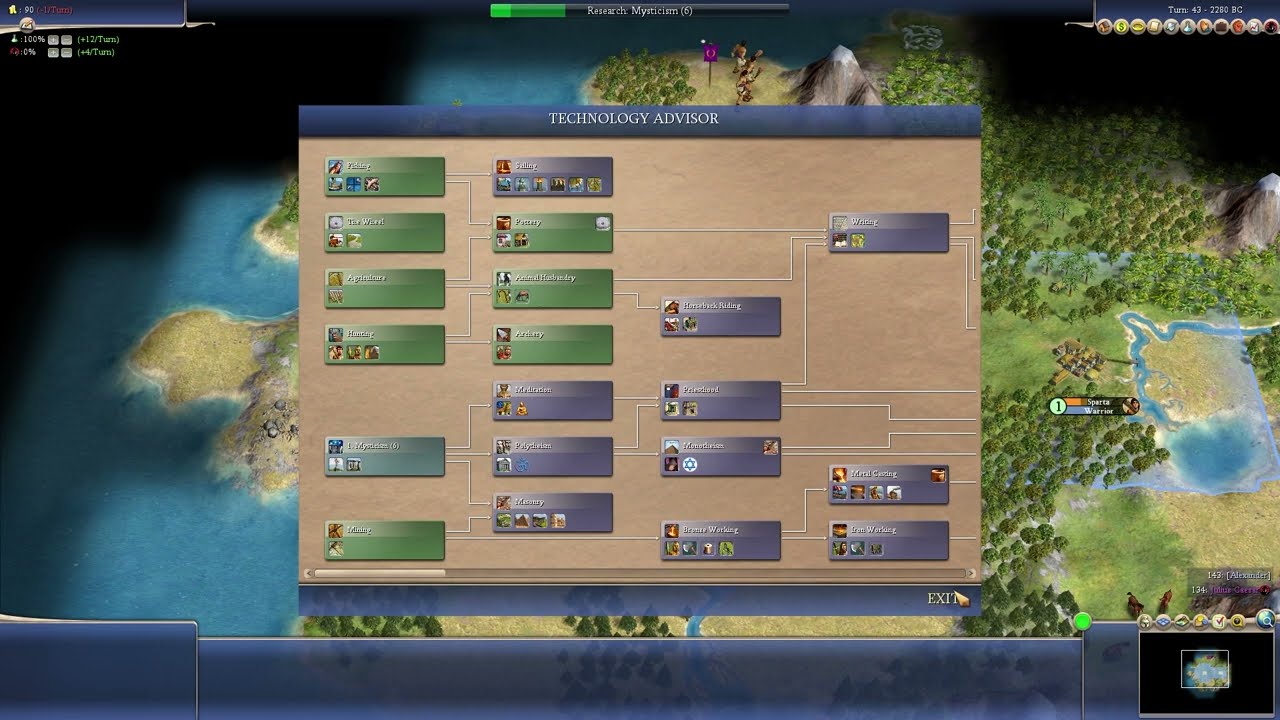Exit the Technology Advisor screen

pyautogui.click(x=942, y=598)
